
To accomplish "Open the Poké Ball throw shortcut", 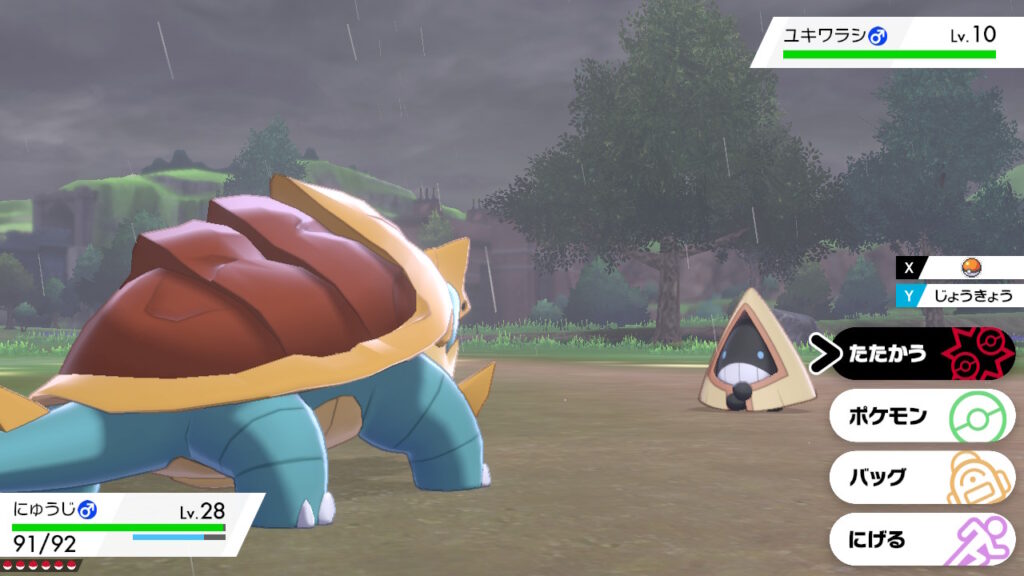I will point(967,268).
